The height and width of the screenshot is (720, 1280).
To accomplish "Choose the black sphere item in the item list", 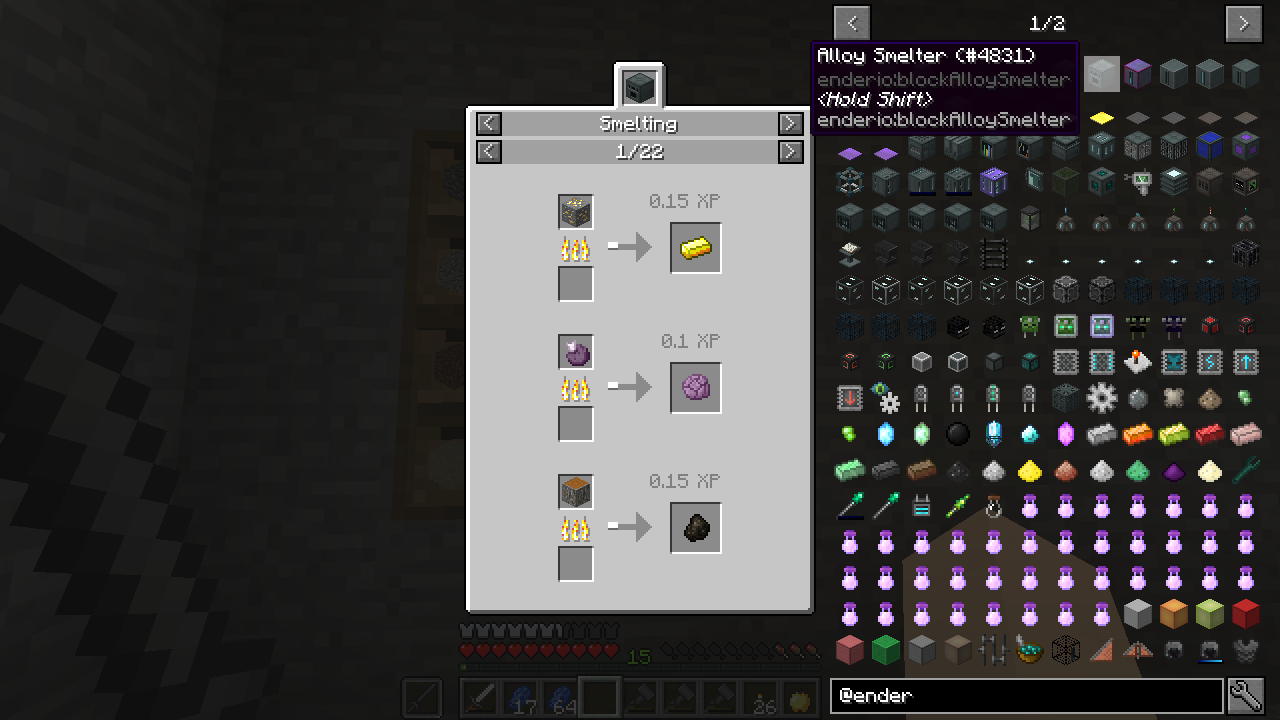I will (x=958, y=434).
